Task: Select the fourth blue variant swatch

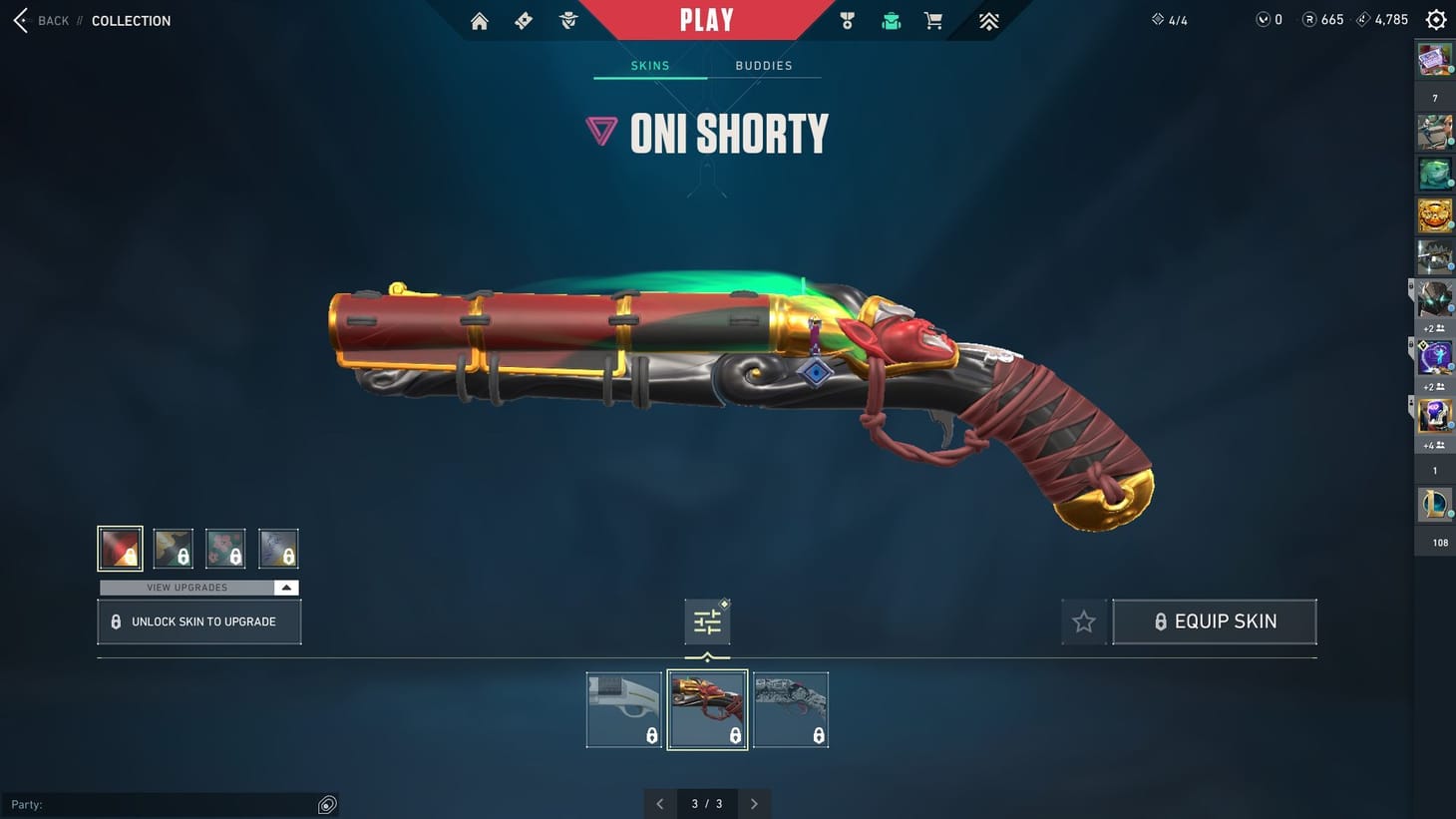Action: click(x=278, y=548)
